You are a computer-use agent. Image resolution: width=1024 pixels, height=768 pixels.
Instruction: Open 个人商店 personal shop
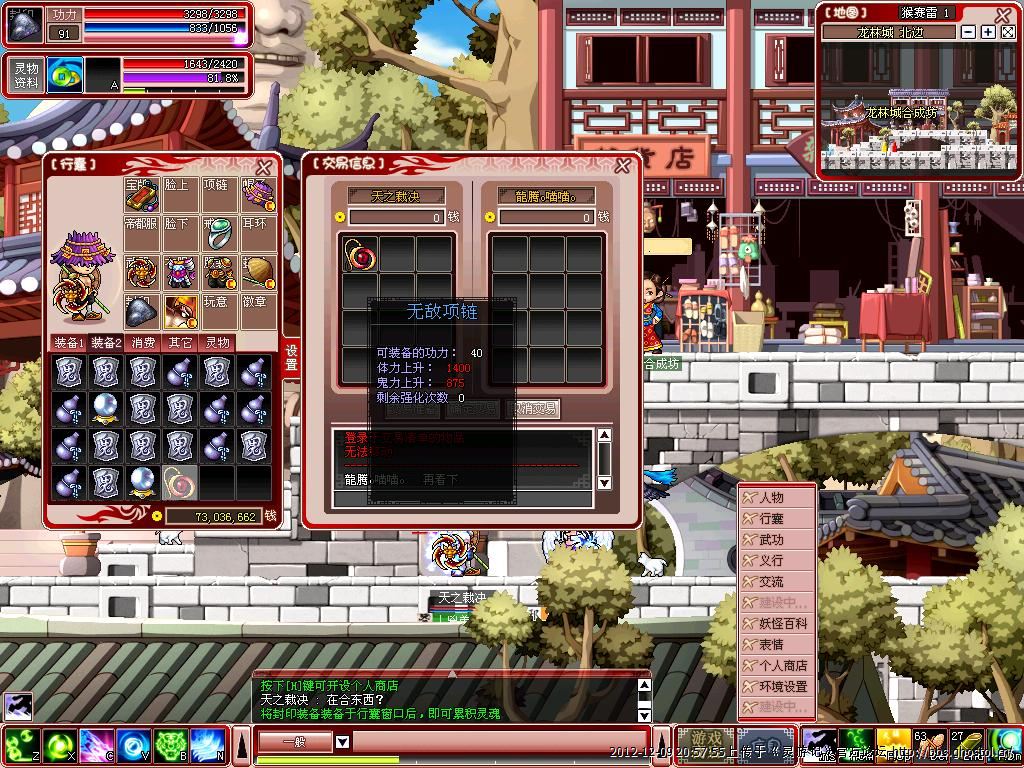pos(782,665)
